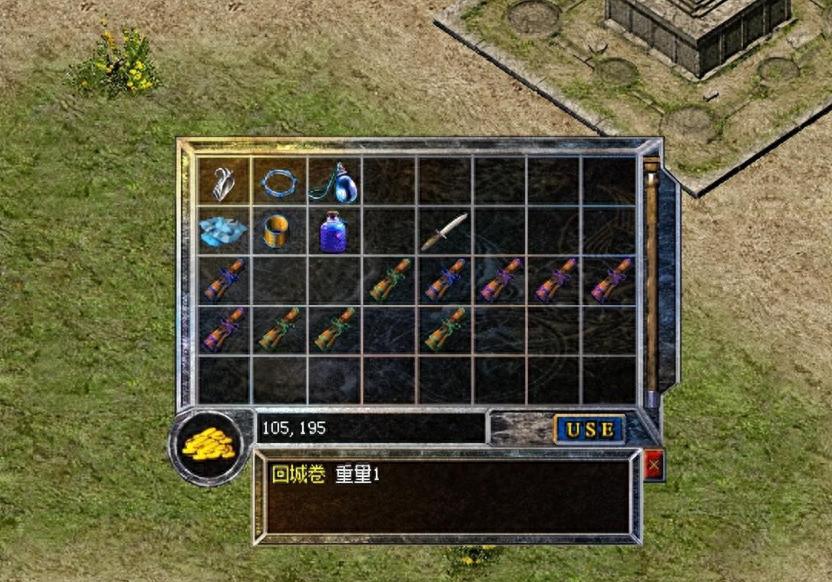The image size is (832, 582).
Task: Select the gold coins pile icon
Action: point(208,447)
